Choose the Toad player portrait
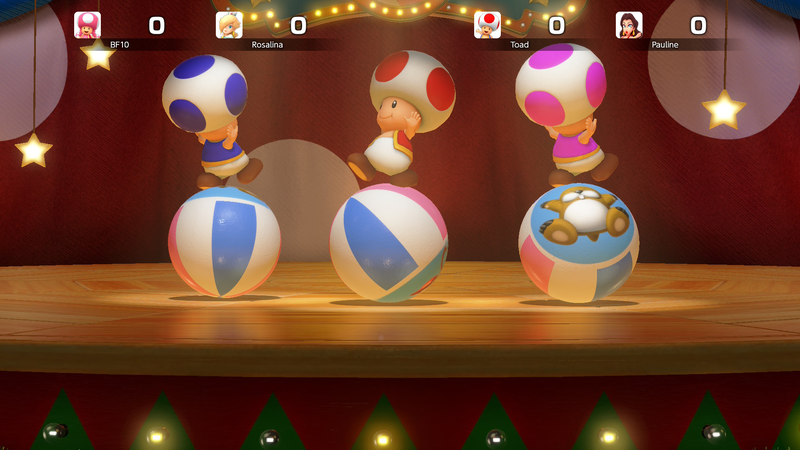Image resolution: width=800 pixels, height=450 pixels. (x=487, y=25)
